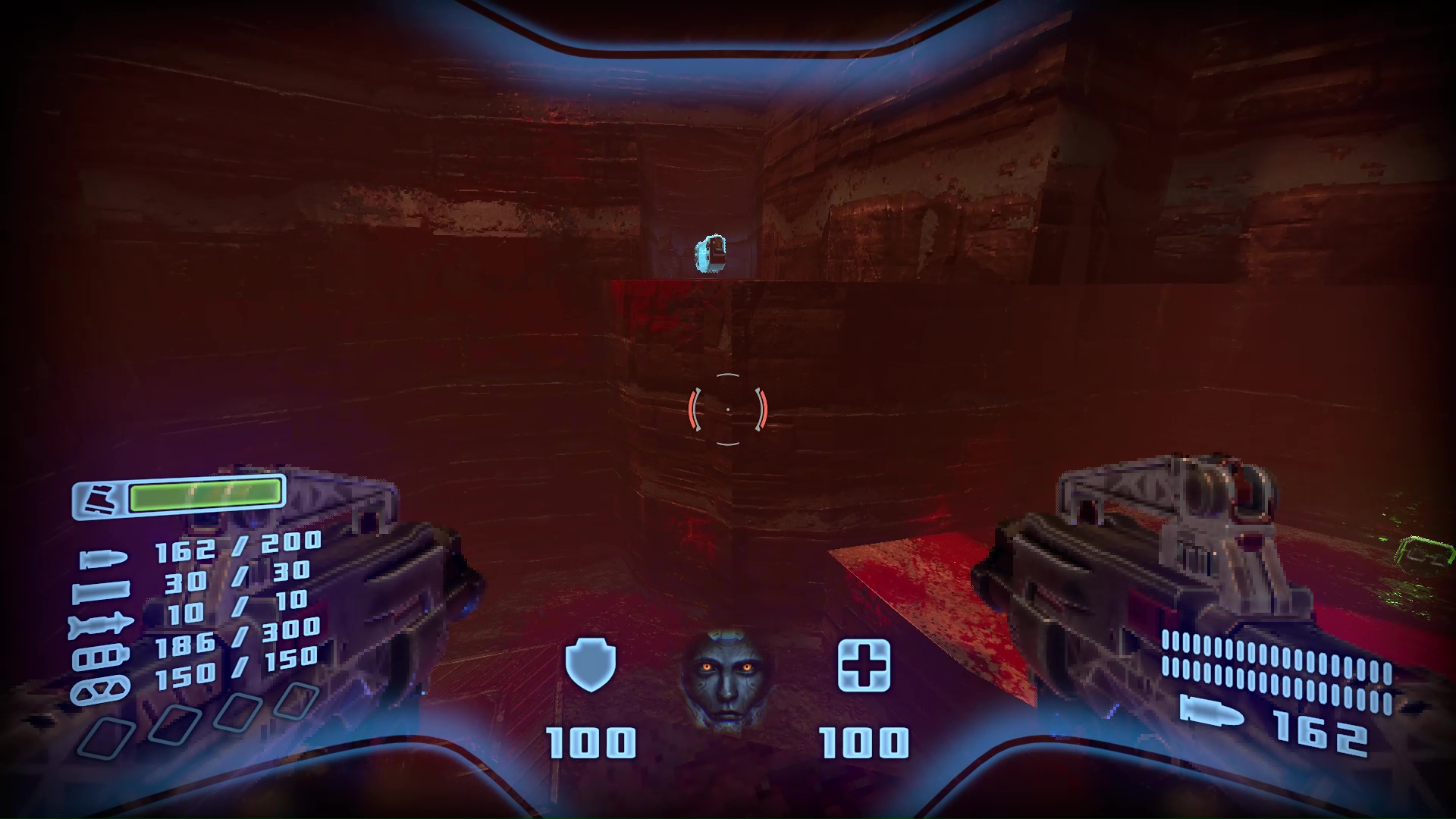Click the last empty key slot outline
Screen dimensions: 1456x819
pos(297,698)
